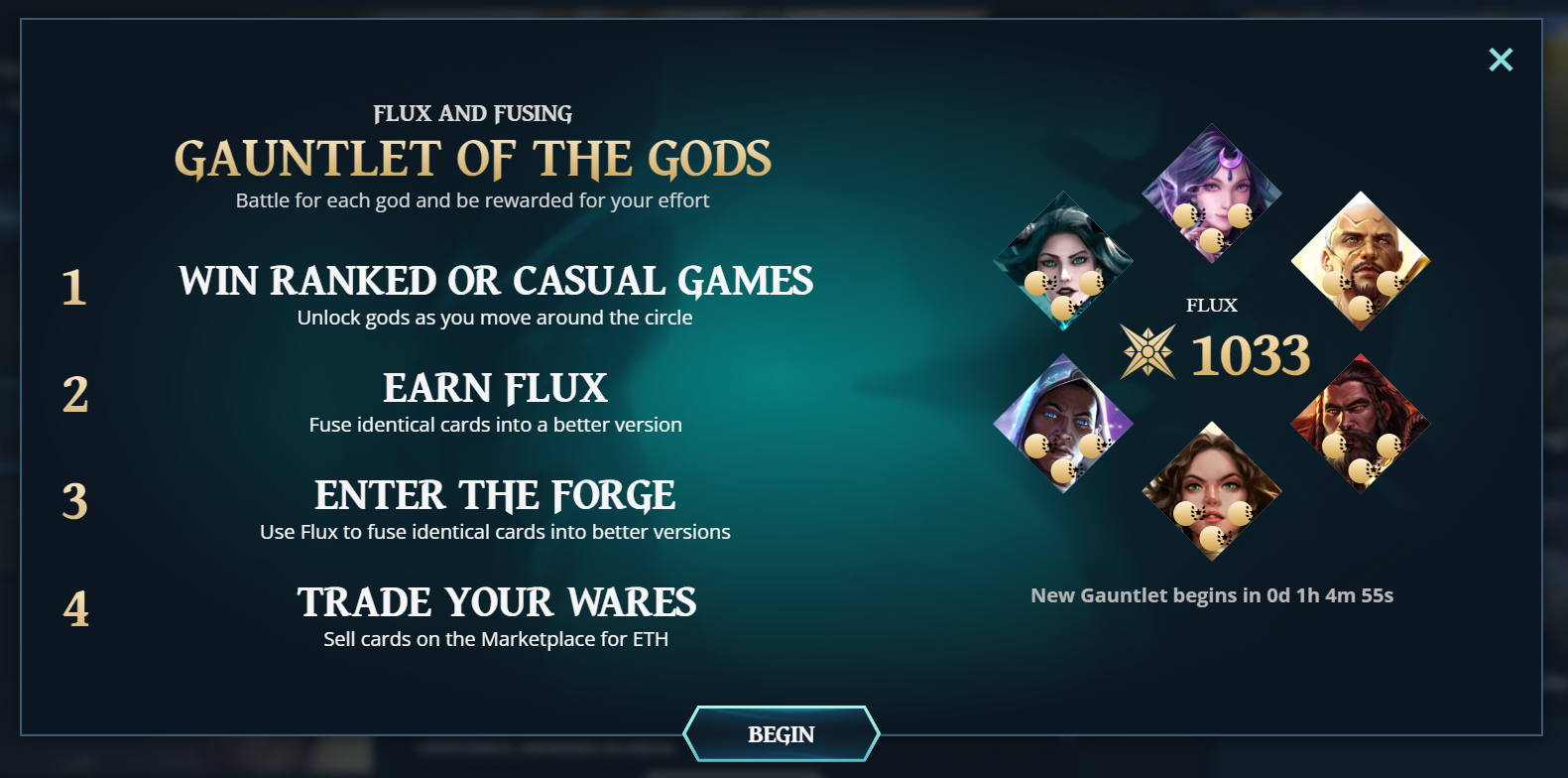Click the Flux total showing 1033
Viewport: 1568px width, 778px height.
point(1251,355)
